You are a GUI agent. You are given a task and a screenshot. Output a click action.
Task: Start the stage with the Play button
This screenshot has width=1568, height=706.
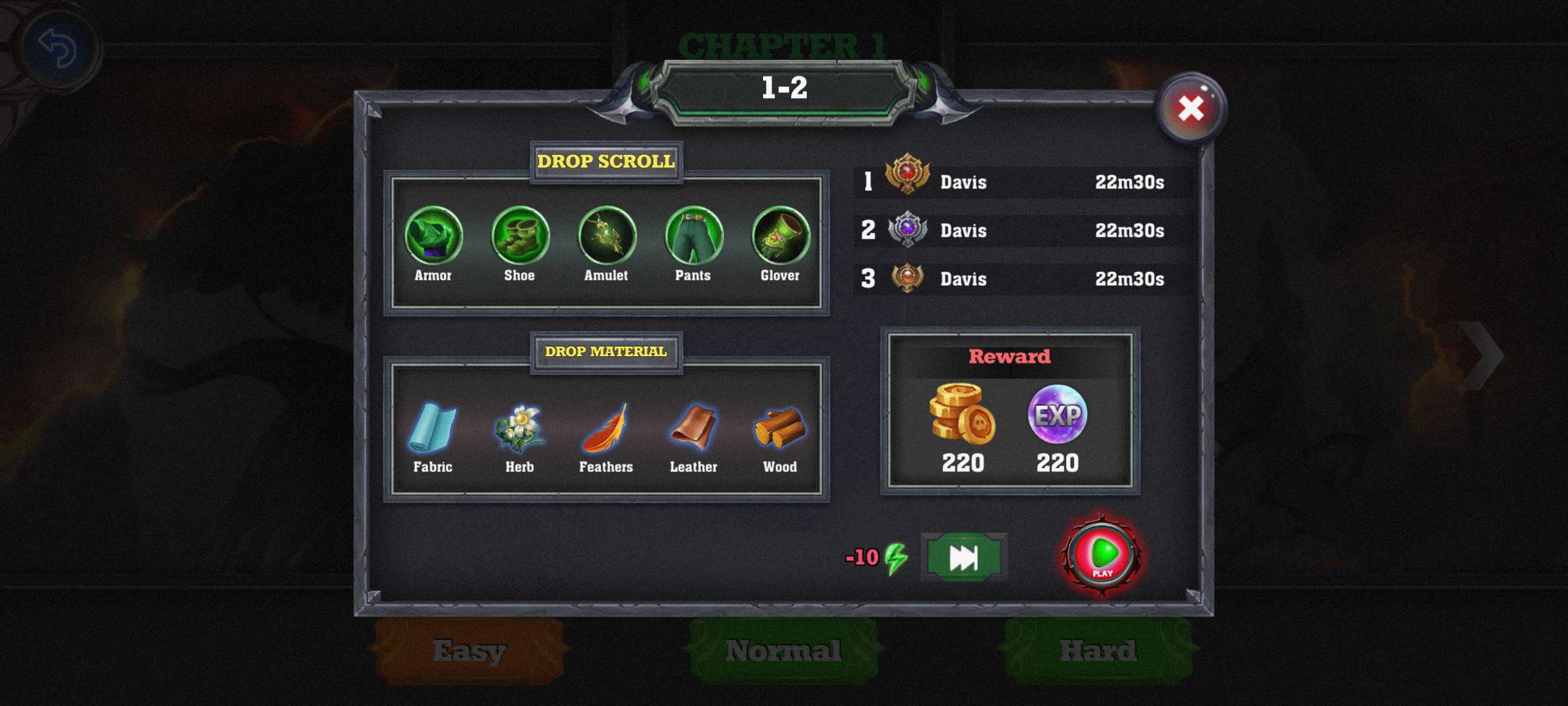[x=1102, y=556]
